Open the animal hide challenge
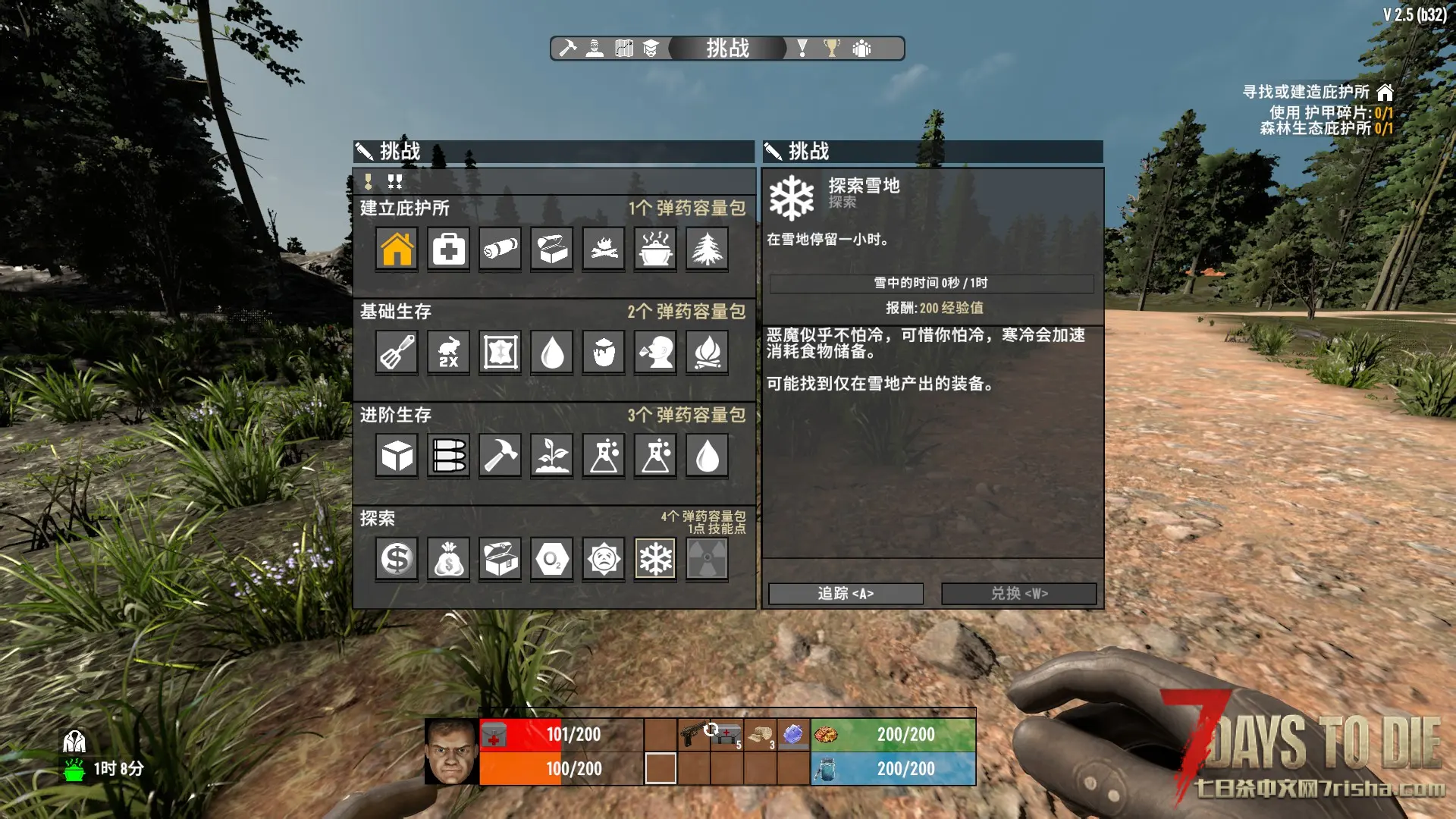The height and width of the screenshot is (819, 1456). tap(500, 352)
